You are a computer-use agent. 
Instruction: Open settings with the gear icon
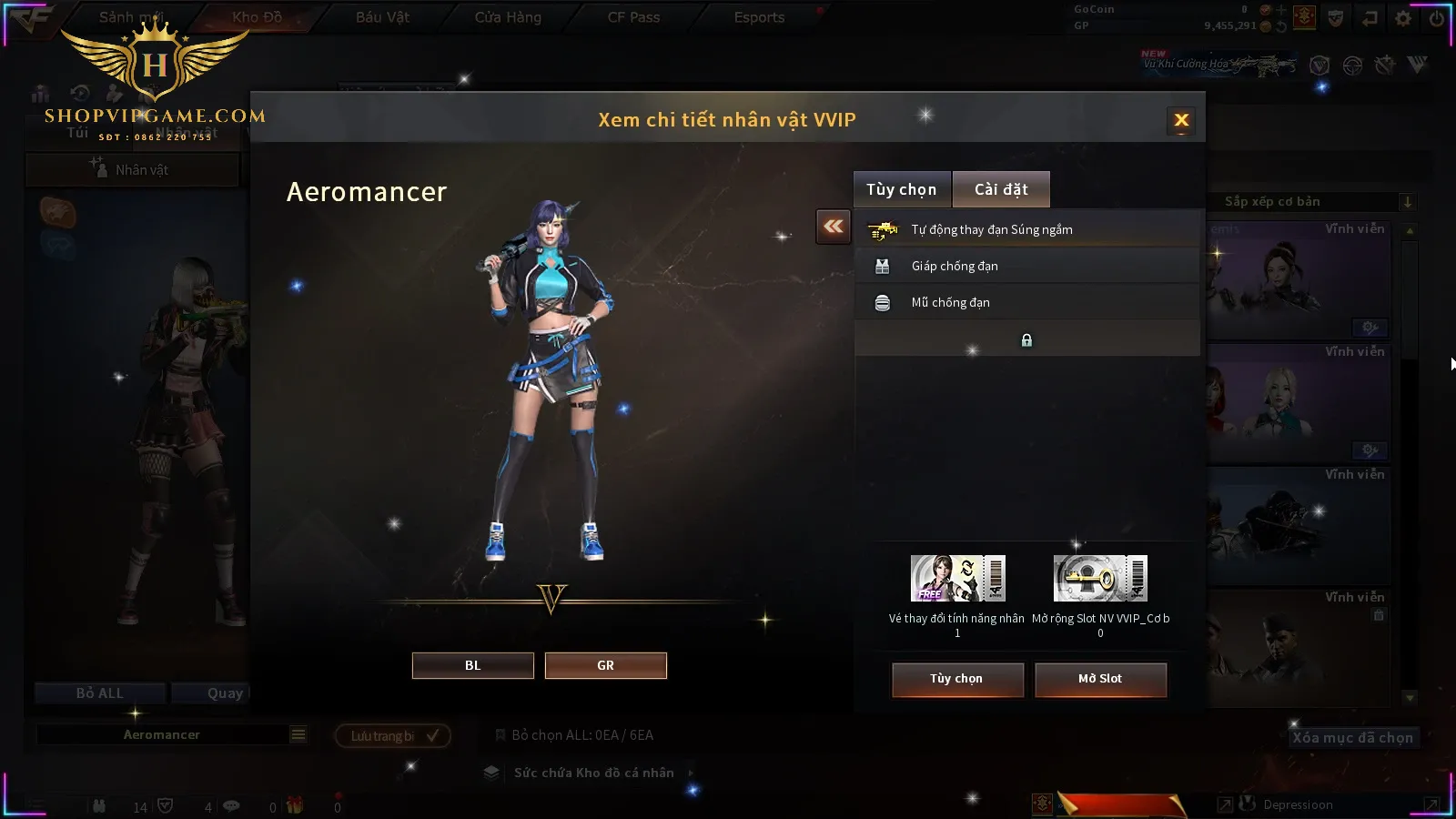(1403, 18)
